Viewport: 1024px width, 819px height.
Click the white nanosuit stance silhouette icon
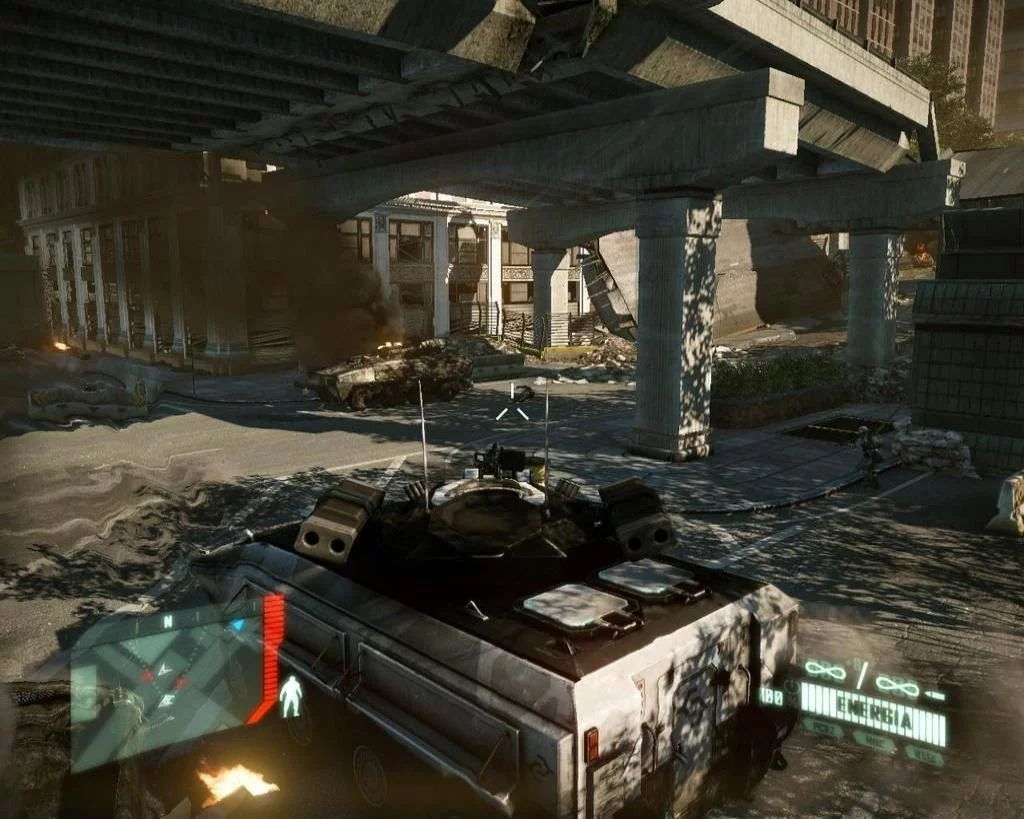pos(291,696)
